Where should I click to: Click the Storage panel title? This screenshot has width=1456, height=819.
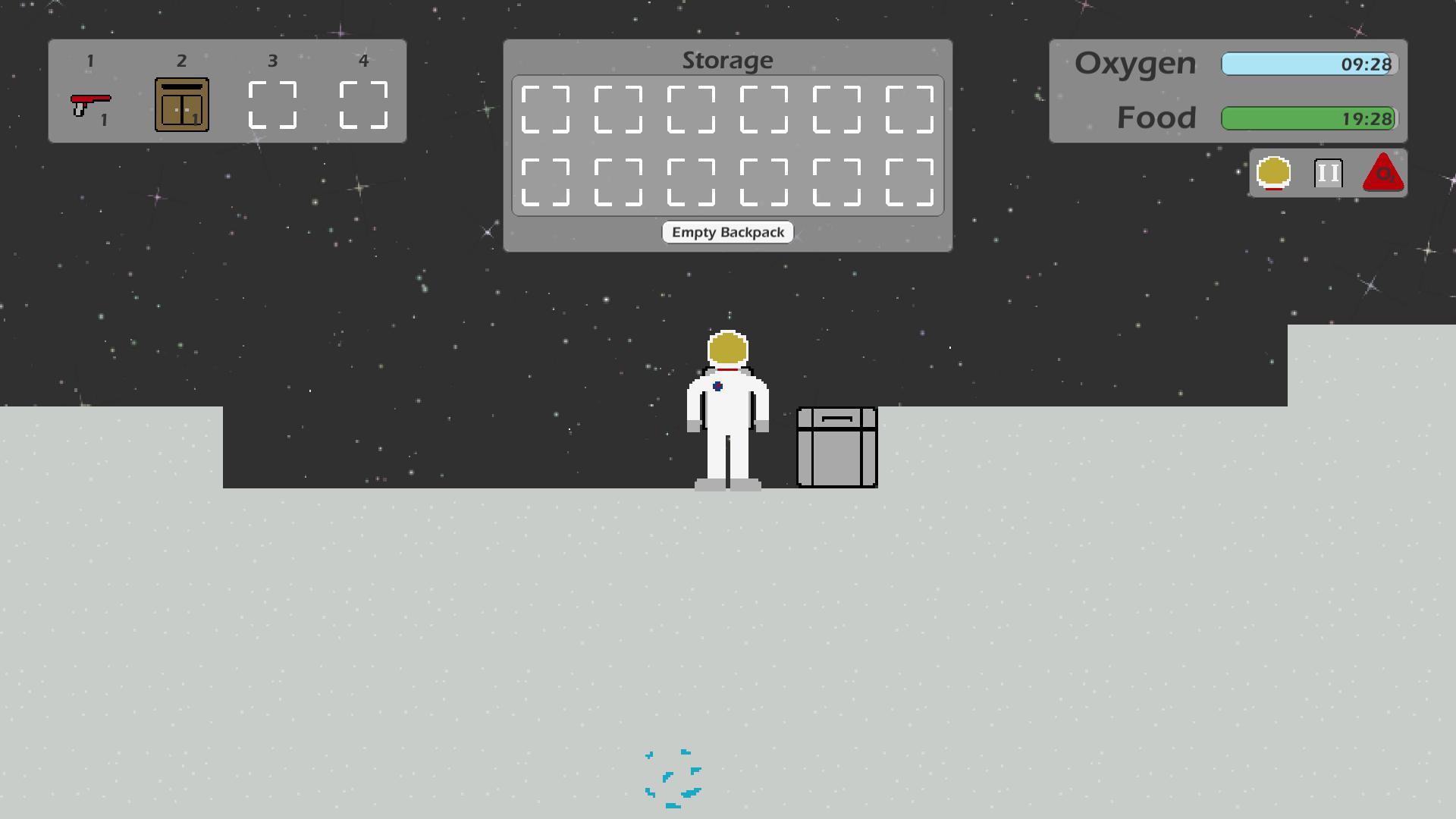pos(728,60)
